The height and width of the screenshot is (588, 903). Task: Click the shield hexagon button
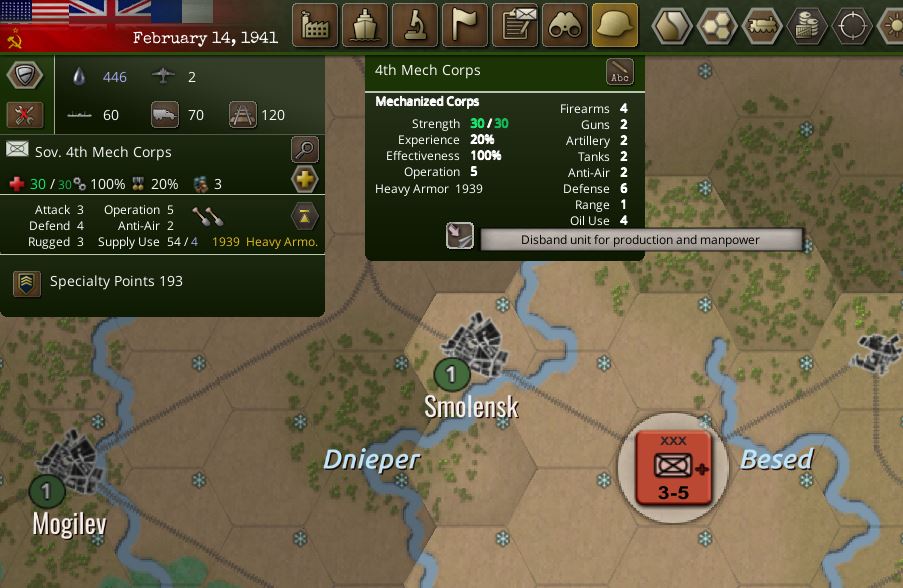(x=25, y=76)
